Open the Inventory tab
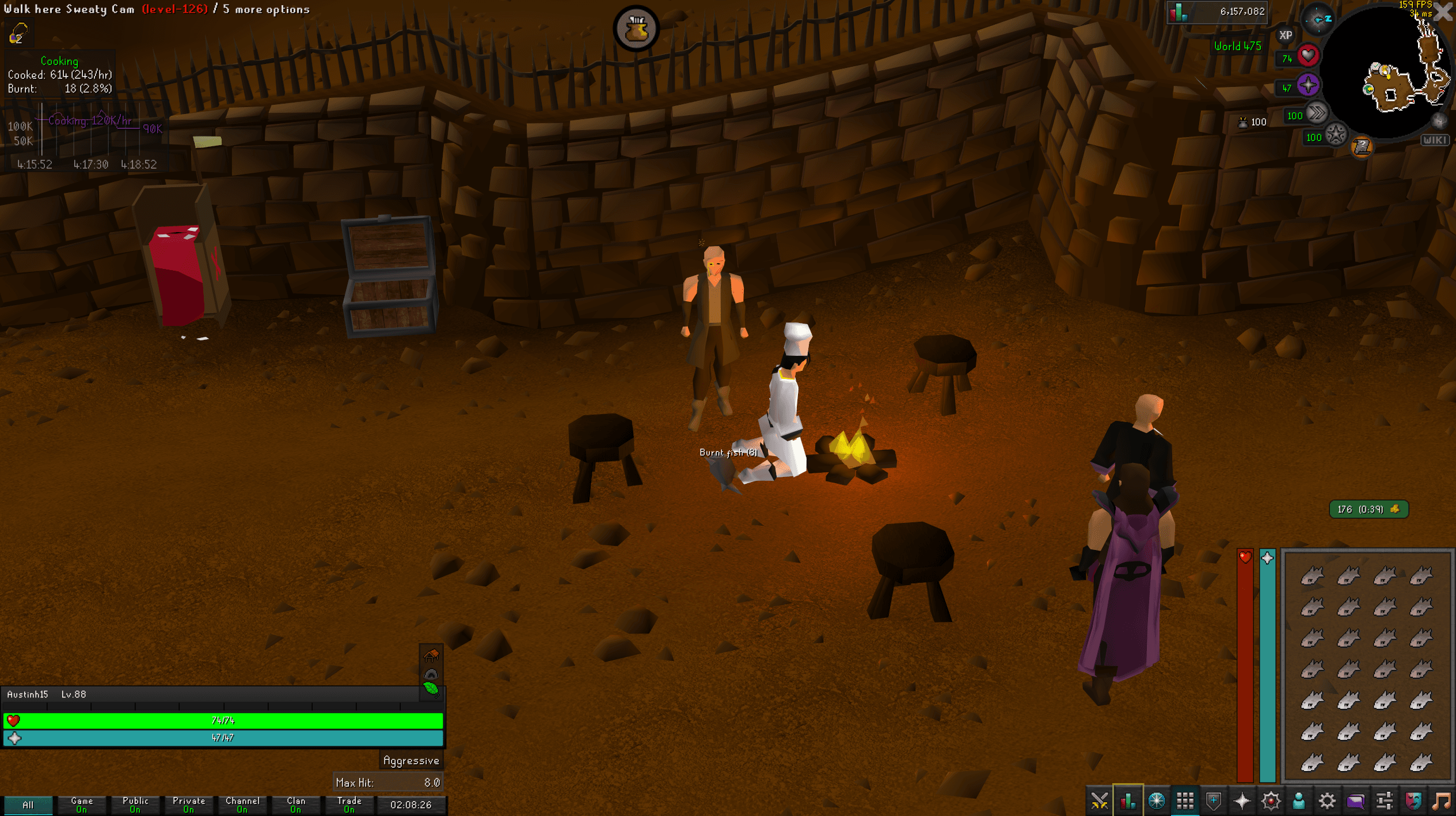Screen dimensions: 1456x816 click(x=1186, y=800)
